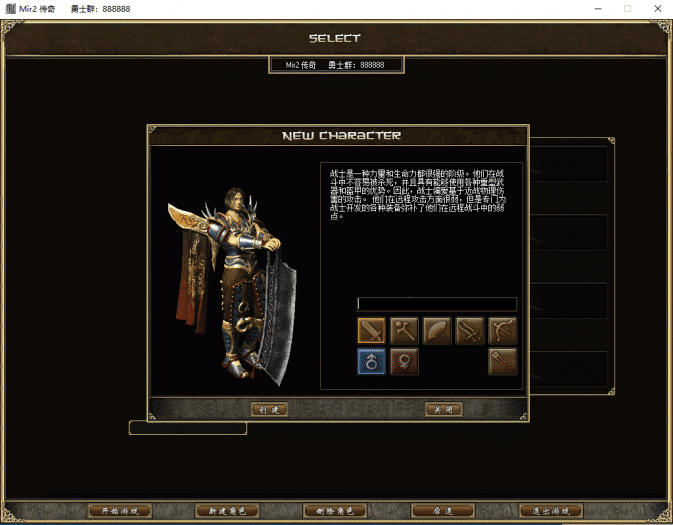Choose the Archer bow class icon
Viewport: 673px width, 525px height.
pyautogui.click(x=502, y=329)
